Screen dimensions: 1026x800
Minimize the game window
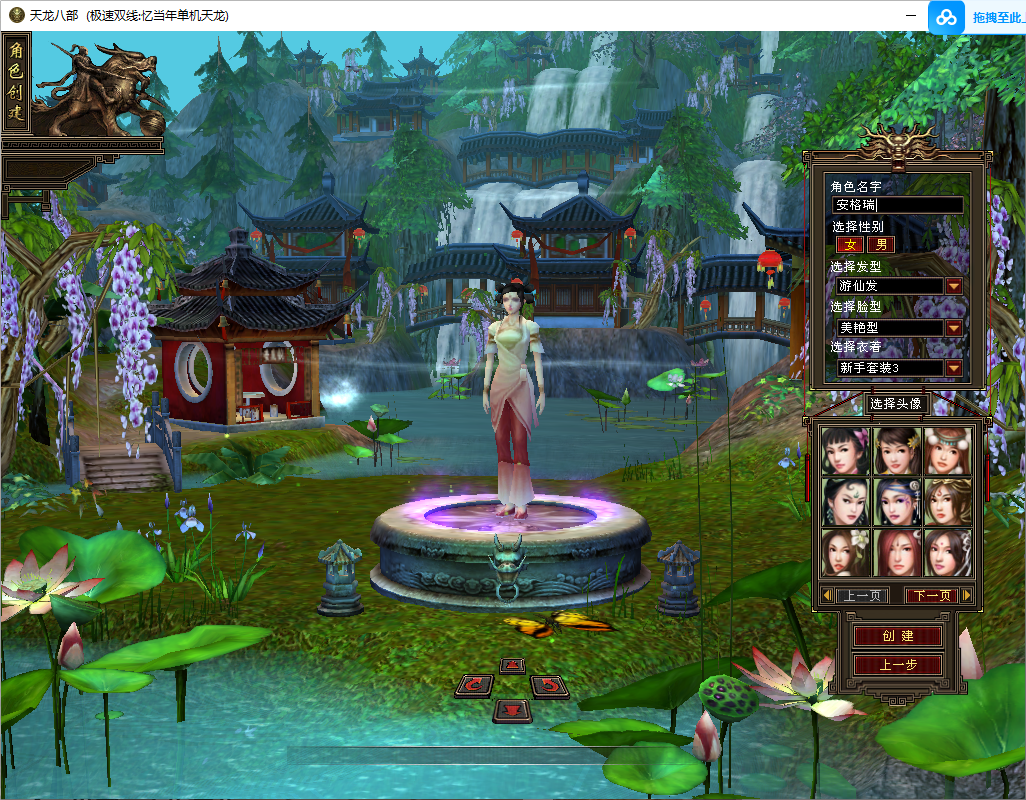click(x=911, y=15)
